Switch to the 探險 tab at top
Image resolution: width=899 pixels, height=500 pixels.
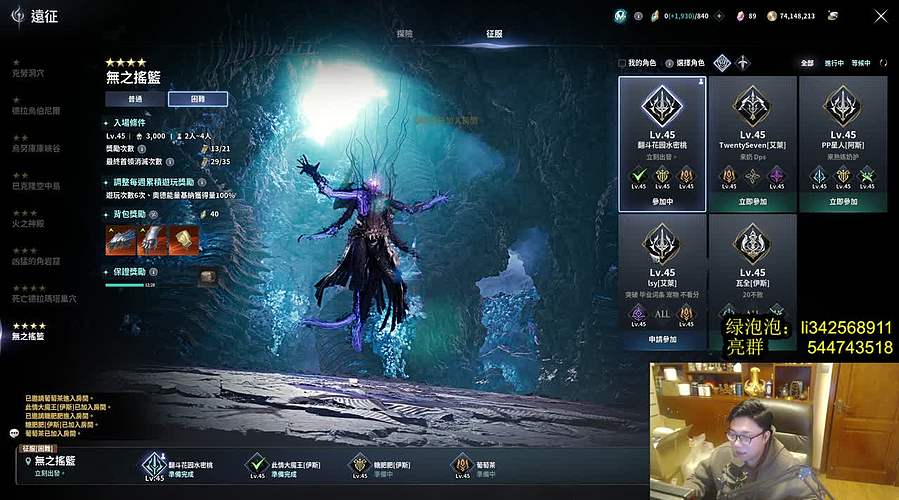404,33
